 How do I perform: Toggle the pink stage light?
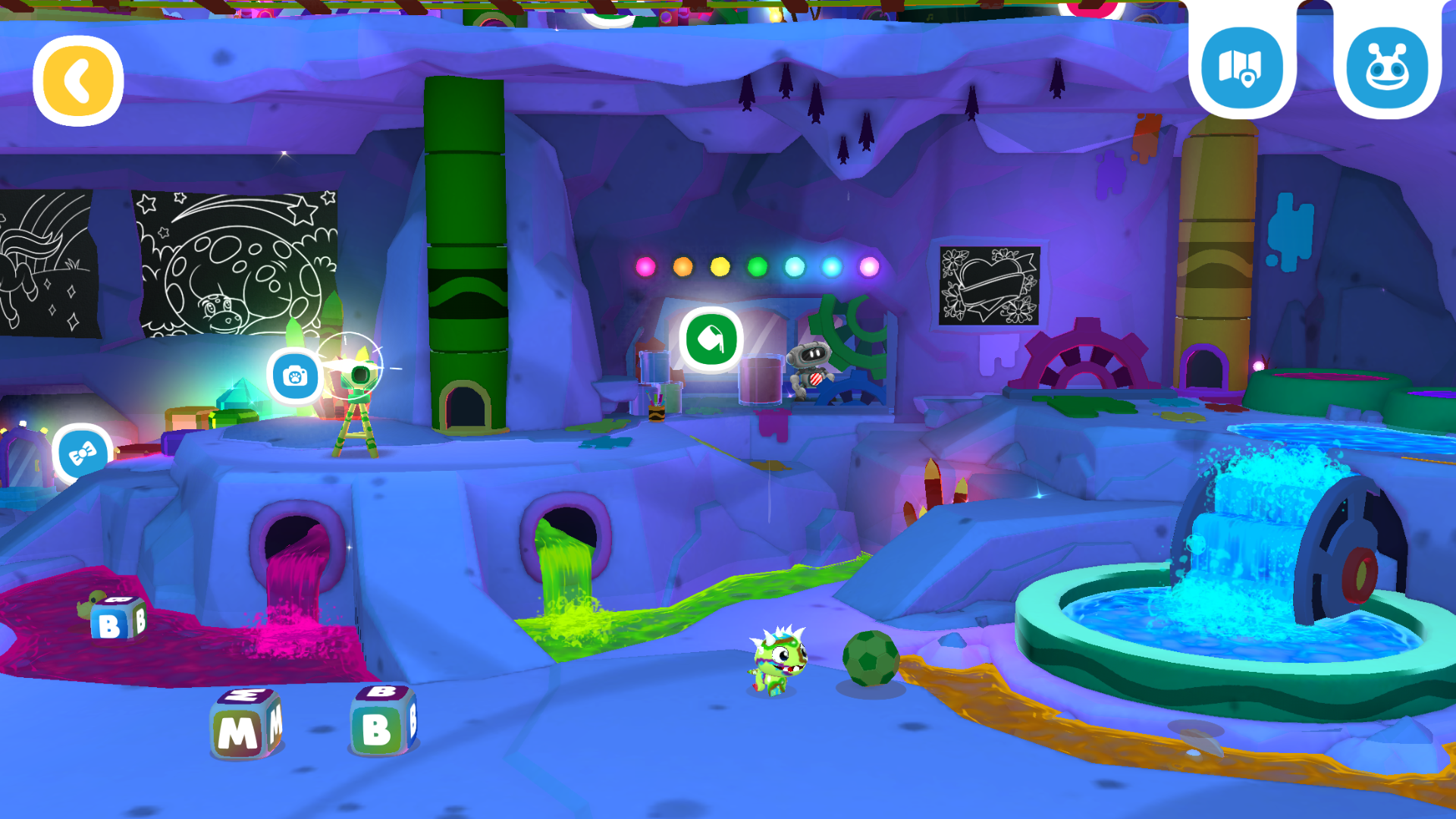[644, 267]
